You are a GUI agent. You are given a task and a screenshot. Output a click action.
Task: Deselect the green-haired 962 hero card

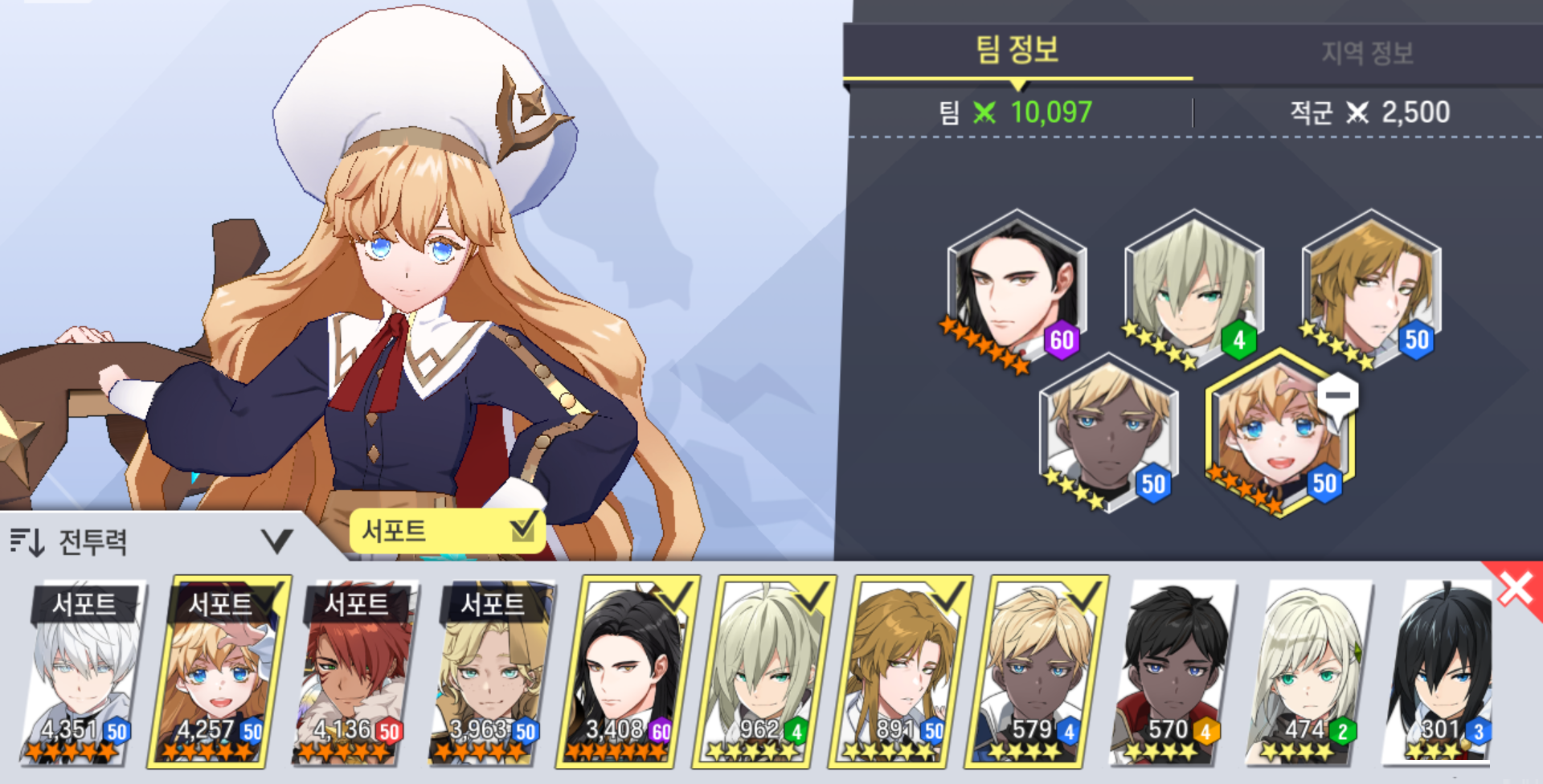pos(763,671)
